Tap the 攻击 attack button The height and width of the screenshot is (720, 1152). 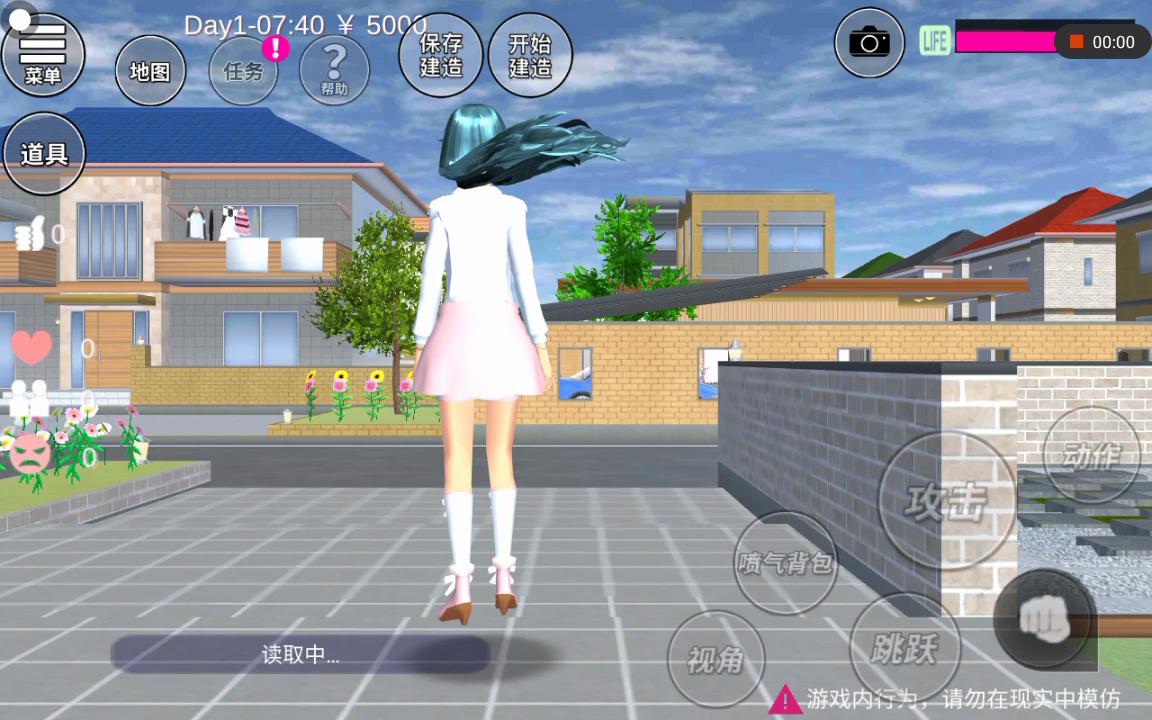(946, 500)
